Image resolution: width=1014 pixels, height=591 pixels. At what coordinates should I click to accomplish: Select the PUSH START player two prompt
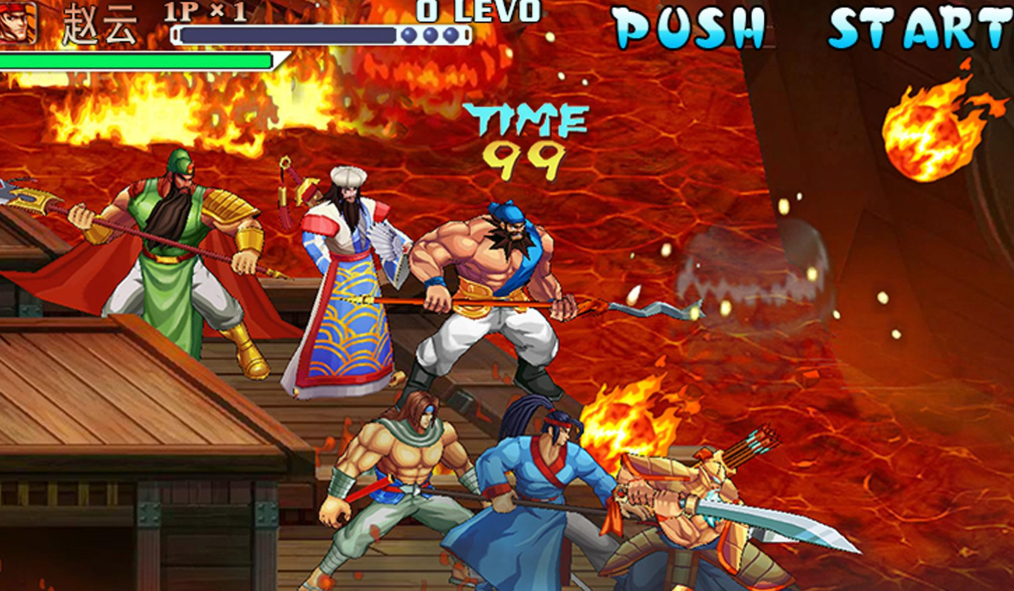point(812,28)
